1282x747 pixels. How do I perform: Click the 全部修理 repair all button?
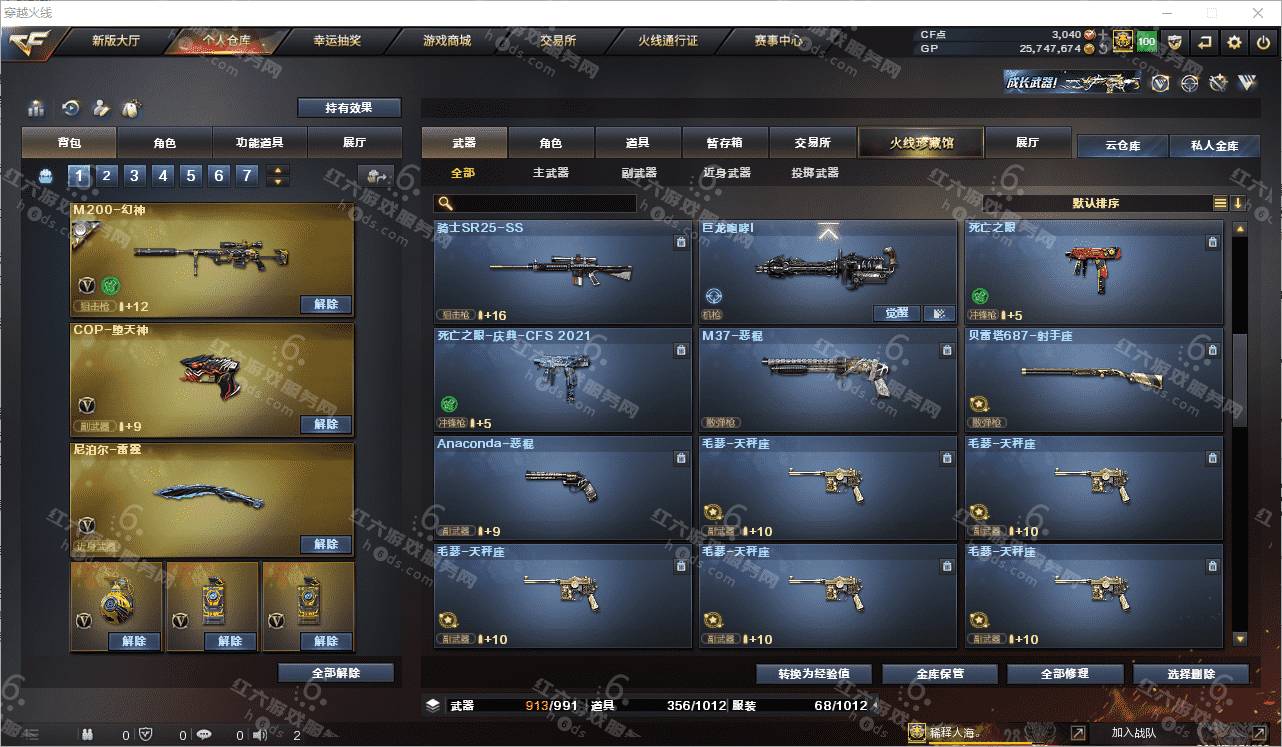pyautogui.click(x=1063, y=673)
